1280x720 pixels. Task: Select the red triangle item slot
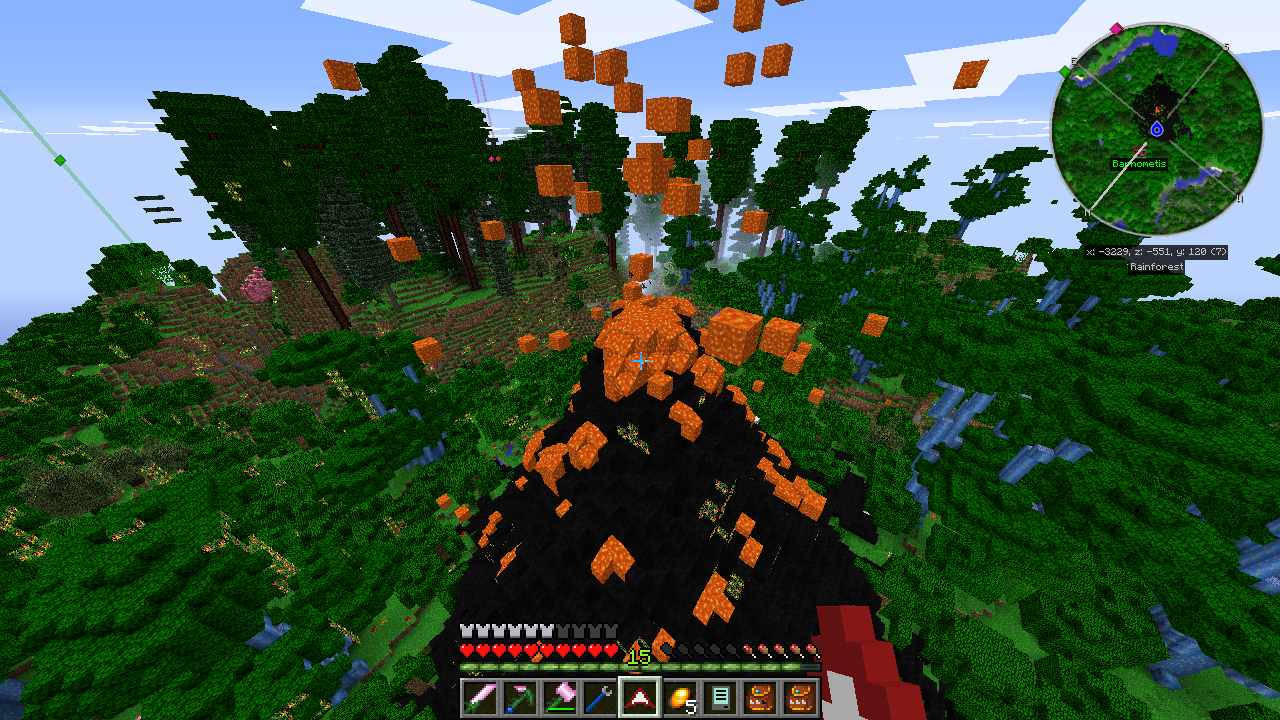(638, 696)
